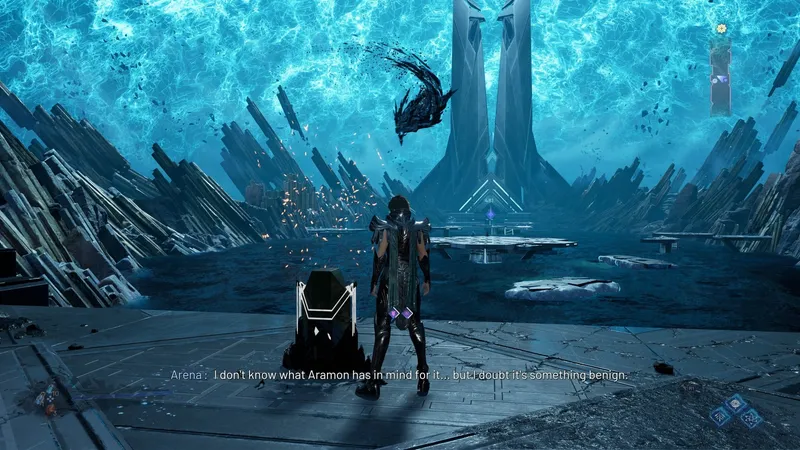
Task: Activate the diamond ability icon with circular emblem
Action: point(734,403)
